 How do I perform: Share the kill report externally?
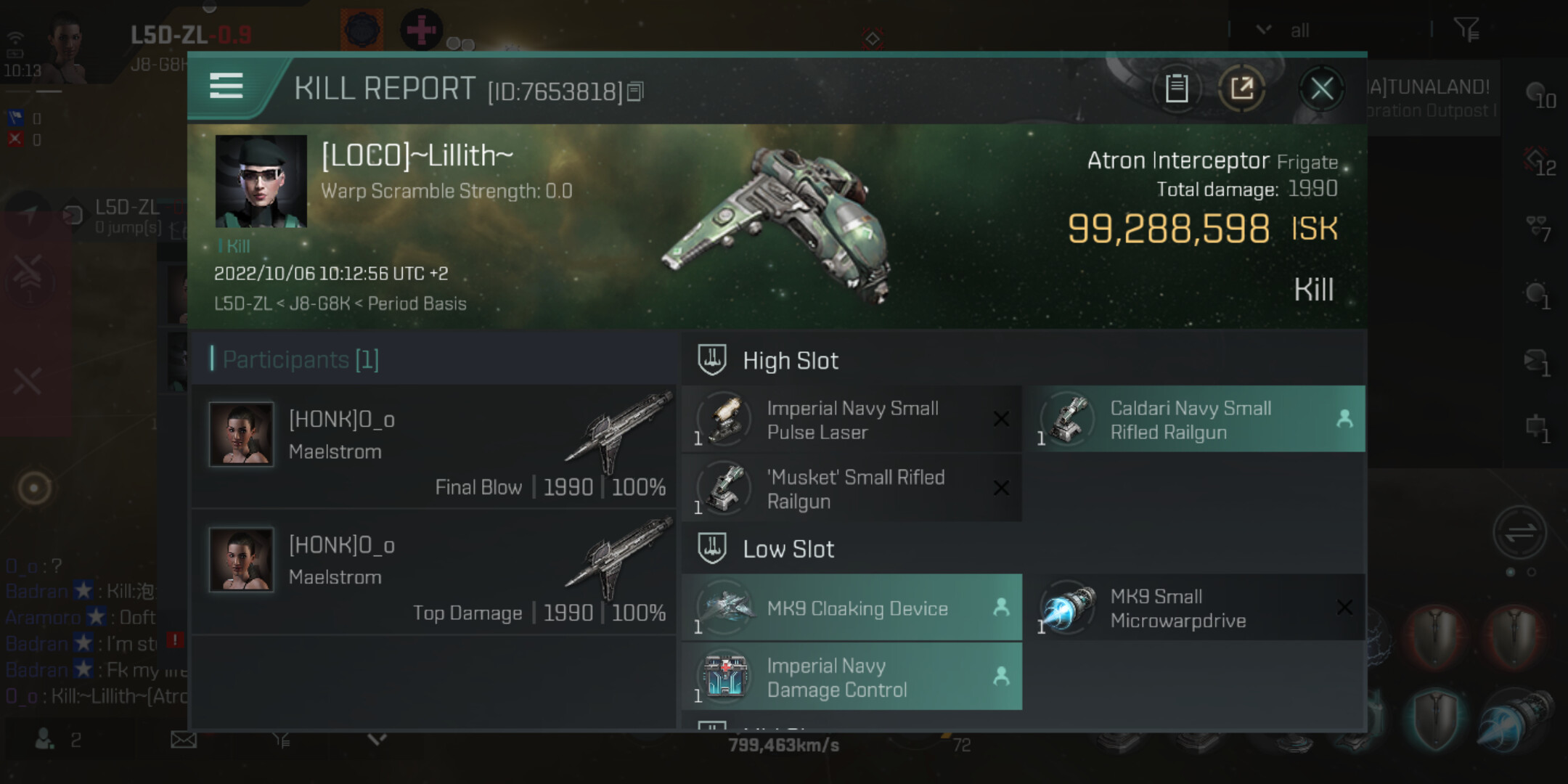pyautogui.click(x=1241, y=89)
